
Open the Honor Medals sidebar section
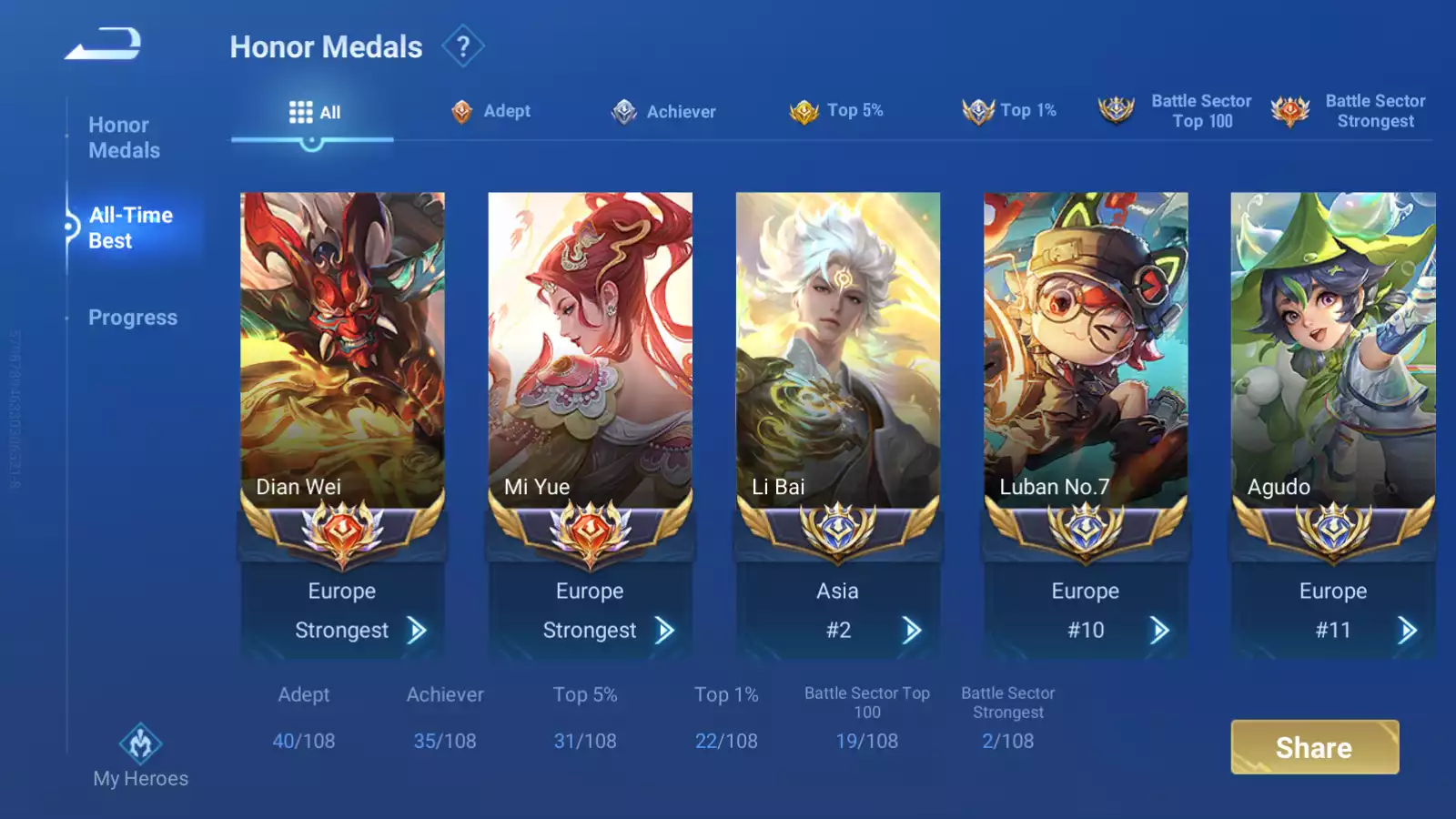coord(125,137)
